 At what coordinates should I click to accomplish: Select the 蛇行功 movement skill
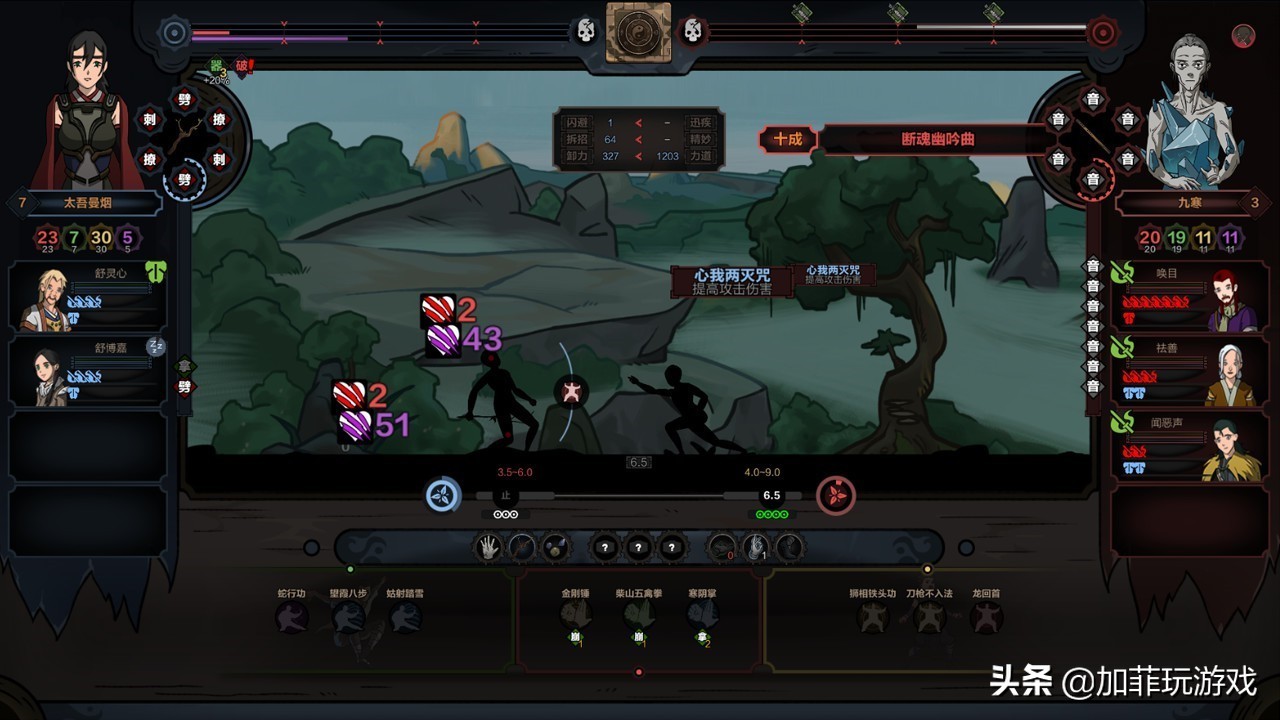tap(293, 617)
